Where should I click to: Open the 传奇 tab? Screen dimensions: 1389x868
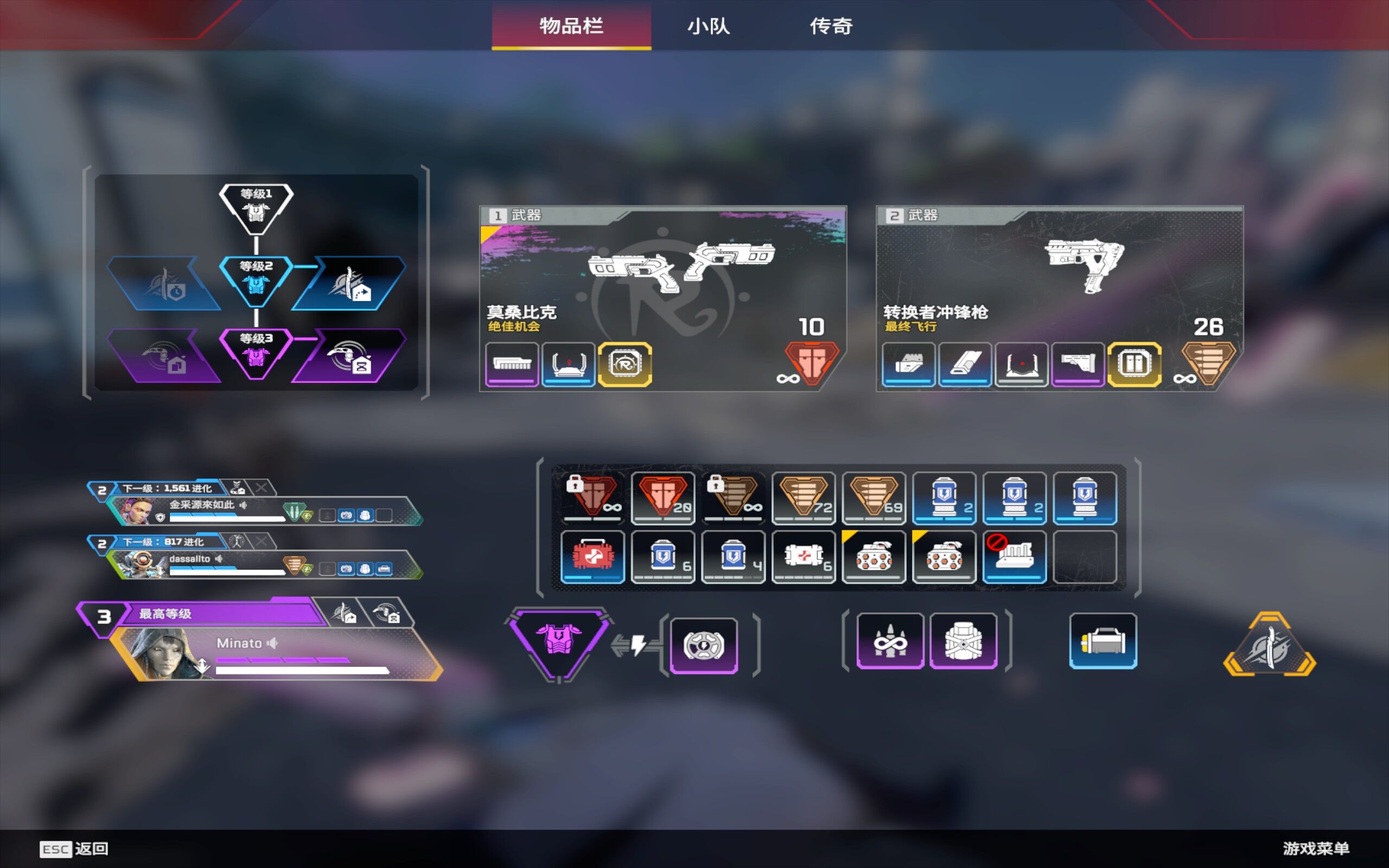click(831, 26)
